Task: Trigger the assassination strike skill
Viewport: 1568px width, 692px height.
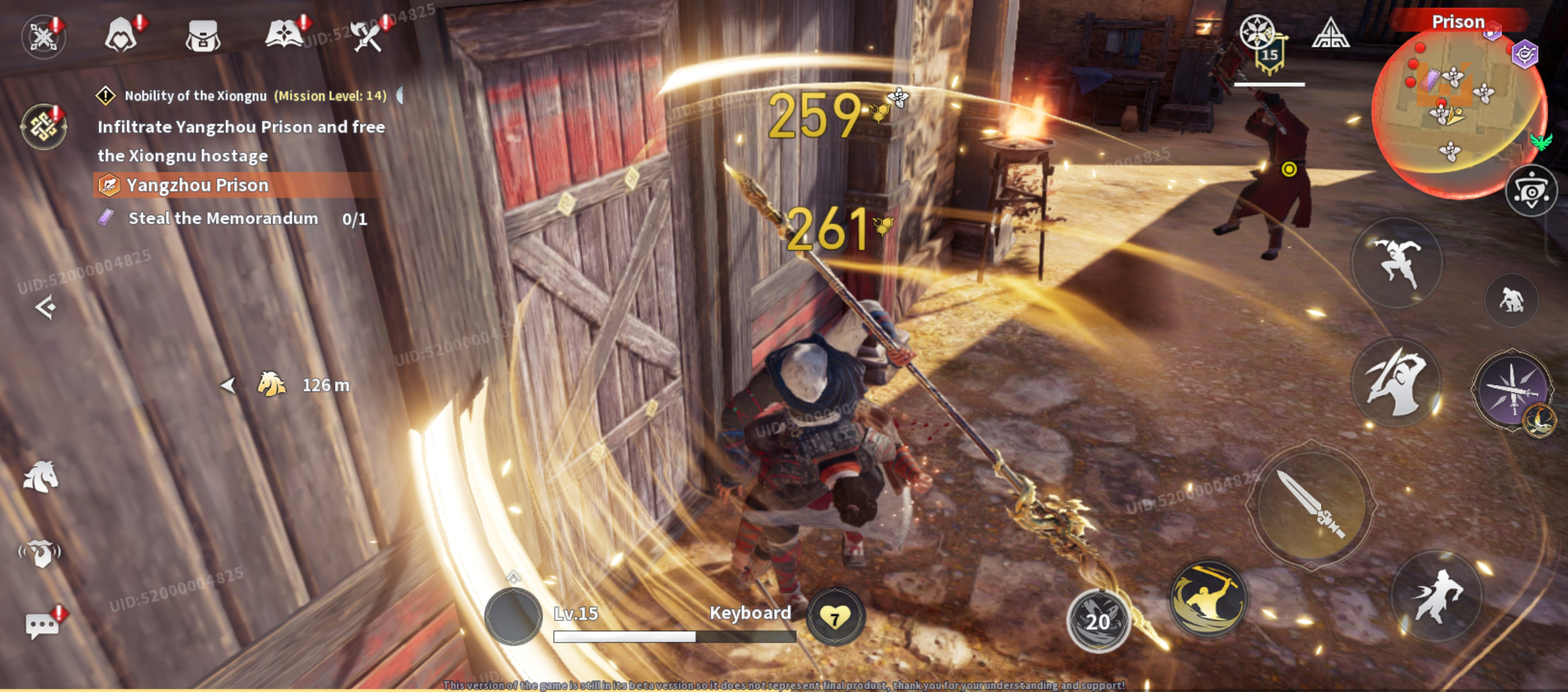Action: tap(1396, 383)
